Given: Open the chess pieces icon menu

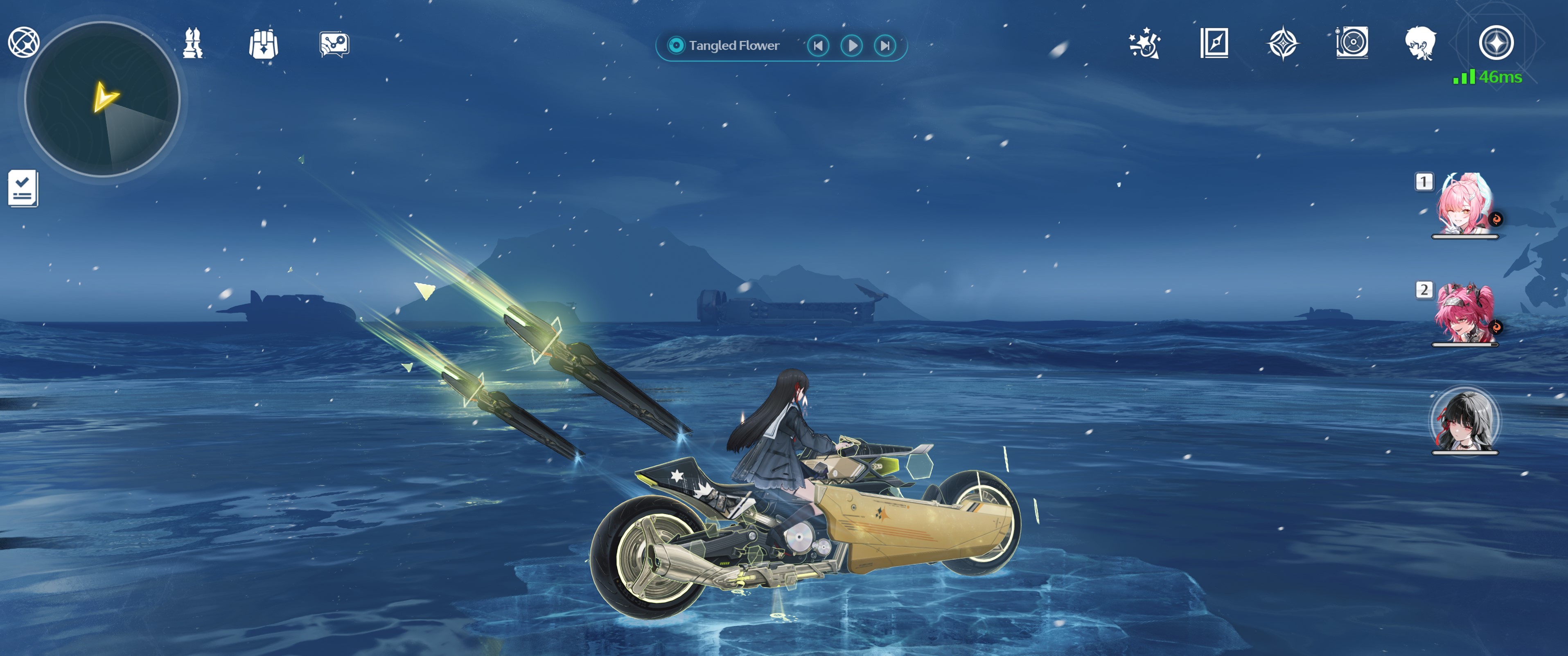Looking at the screenshot, I should click(x=193, y=44).
